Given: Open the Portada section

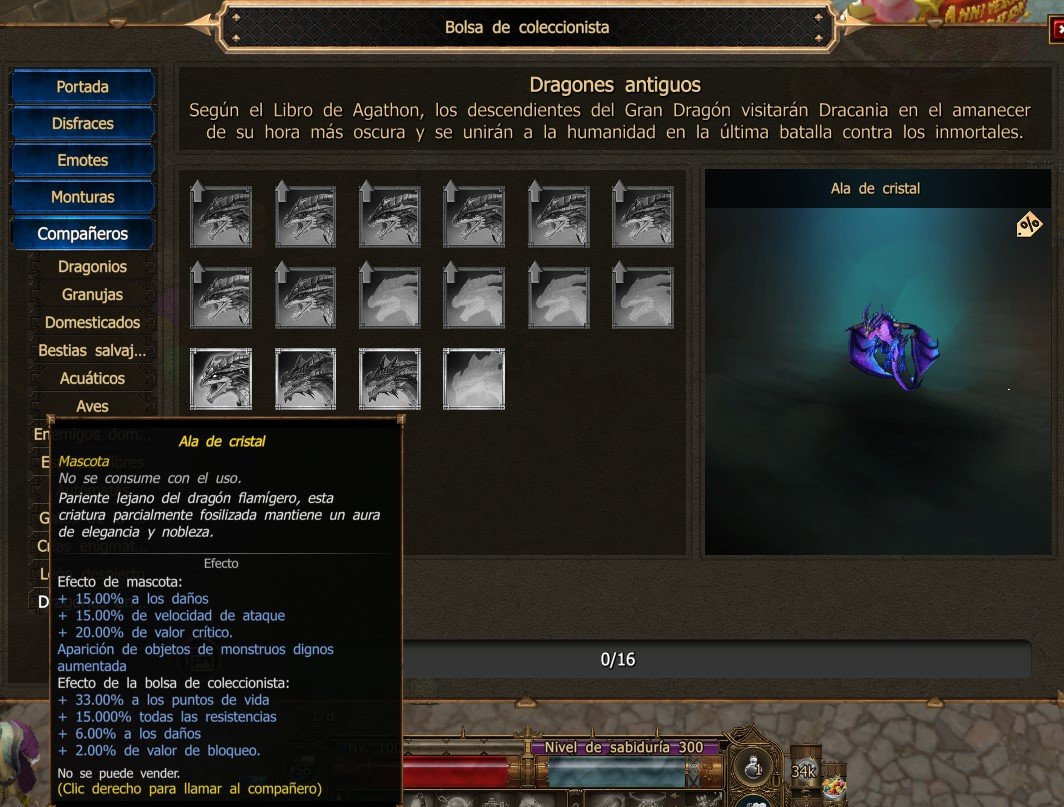Looking at the screenshot, I should [x=82, y=87].
